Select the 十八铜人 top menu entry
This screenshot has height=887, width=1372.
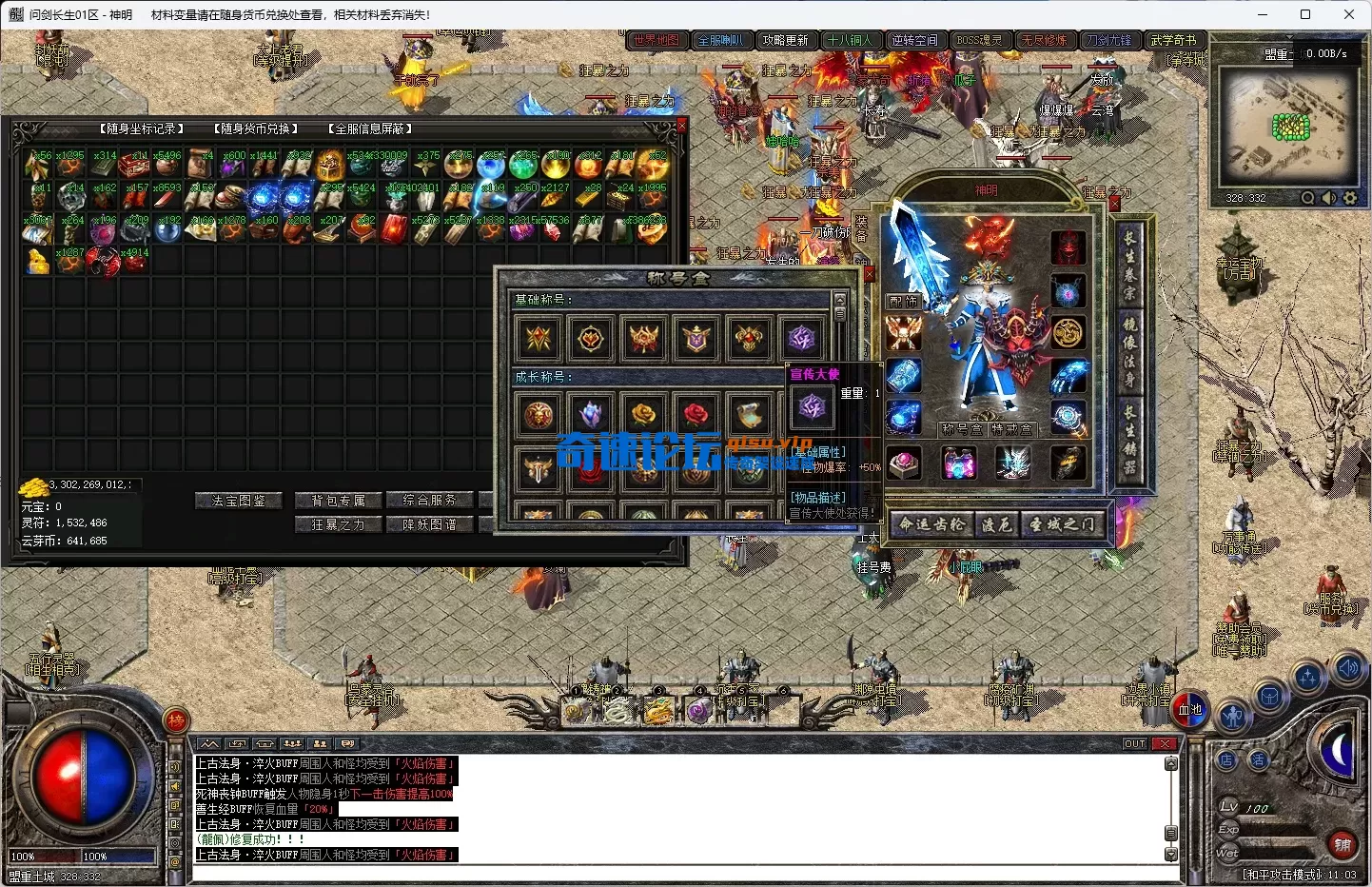pyautogui.click(x=850, y=40)
